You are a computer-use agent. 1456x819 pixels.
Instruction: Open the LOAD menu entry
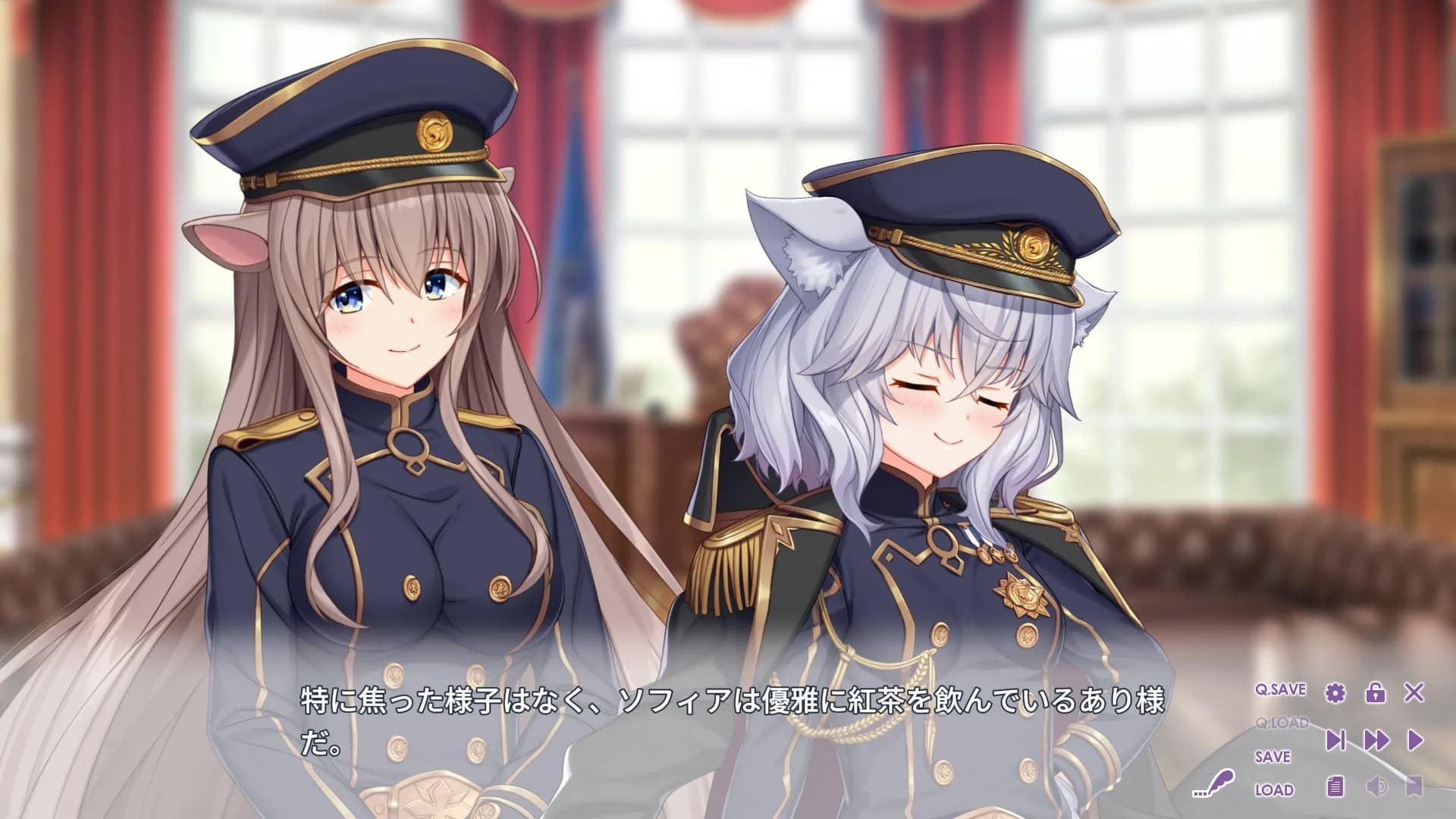tap(1274, 788)
